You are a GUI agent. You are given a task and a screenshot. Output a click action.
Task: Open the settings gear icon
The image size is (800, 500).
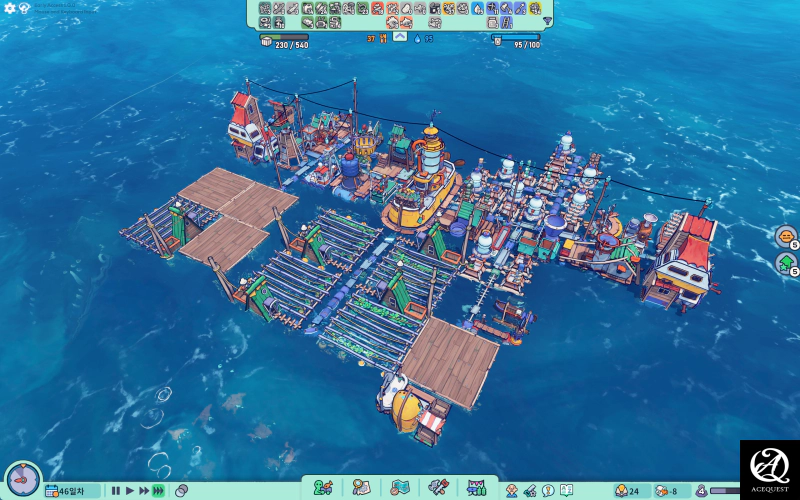point(10,8)
